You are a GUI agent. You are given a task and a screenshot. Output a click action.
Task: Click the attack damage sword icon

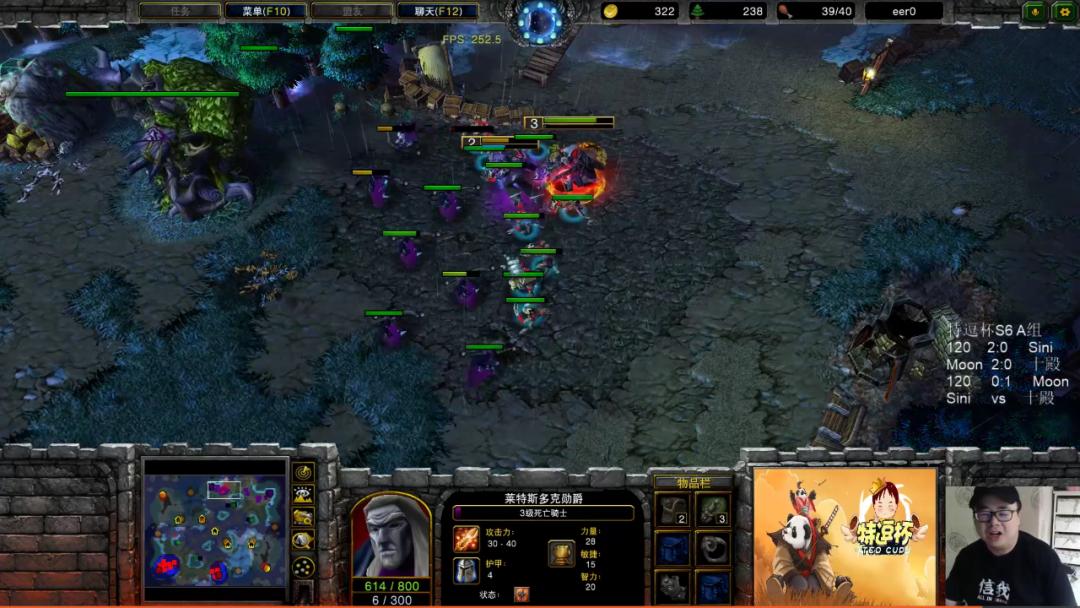tap(466, 539)
